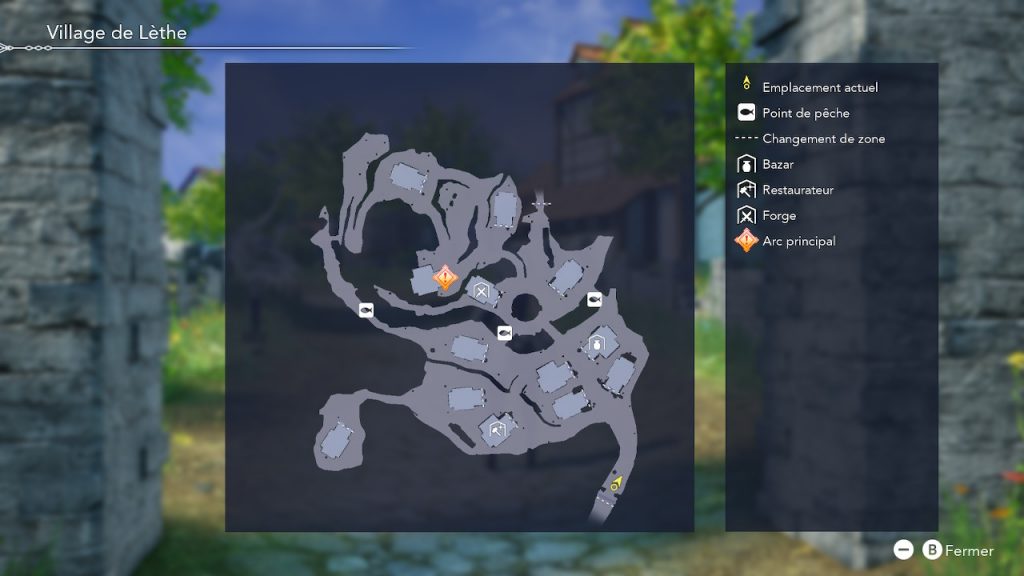The image size is (1024, 576).
Task: Select the Arc principal entry in the legend
Action: pyautogui.click(x=798, y=241)
